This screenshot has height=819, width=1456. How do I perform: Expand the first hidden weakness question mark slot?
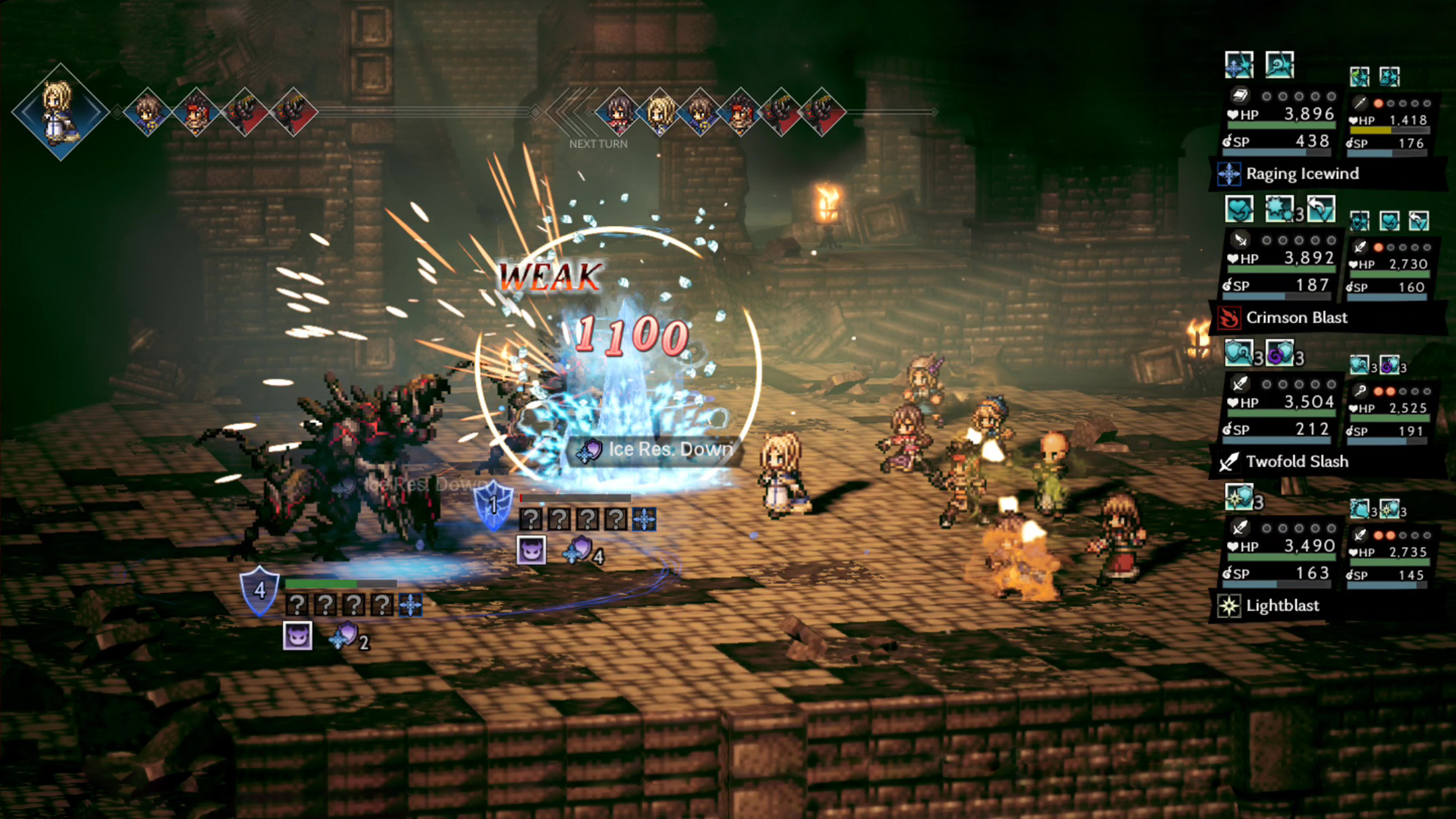(x=531, y=519)
